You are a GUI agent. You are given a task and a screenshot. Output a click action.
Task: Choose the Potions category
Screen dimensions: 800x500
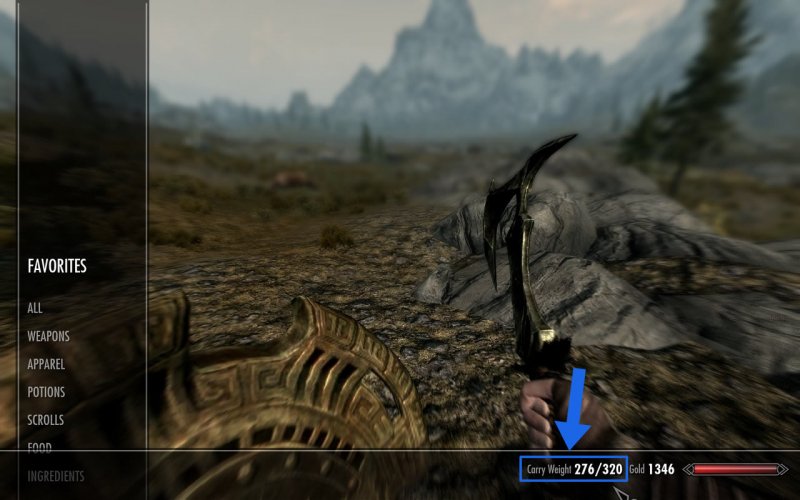[x=46, y=392]
